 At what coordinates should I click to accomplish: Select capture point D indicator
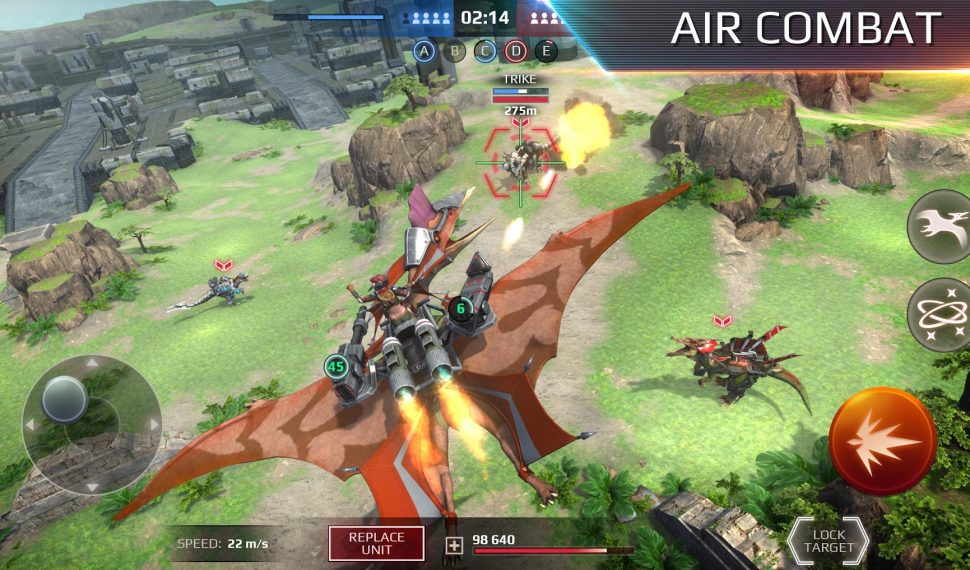(515, 50)
